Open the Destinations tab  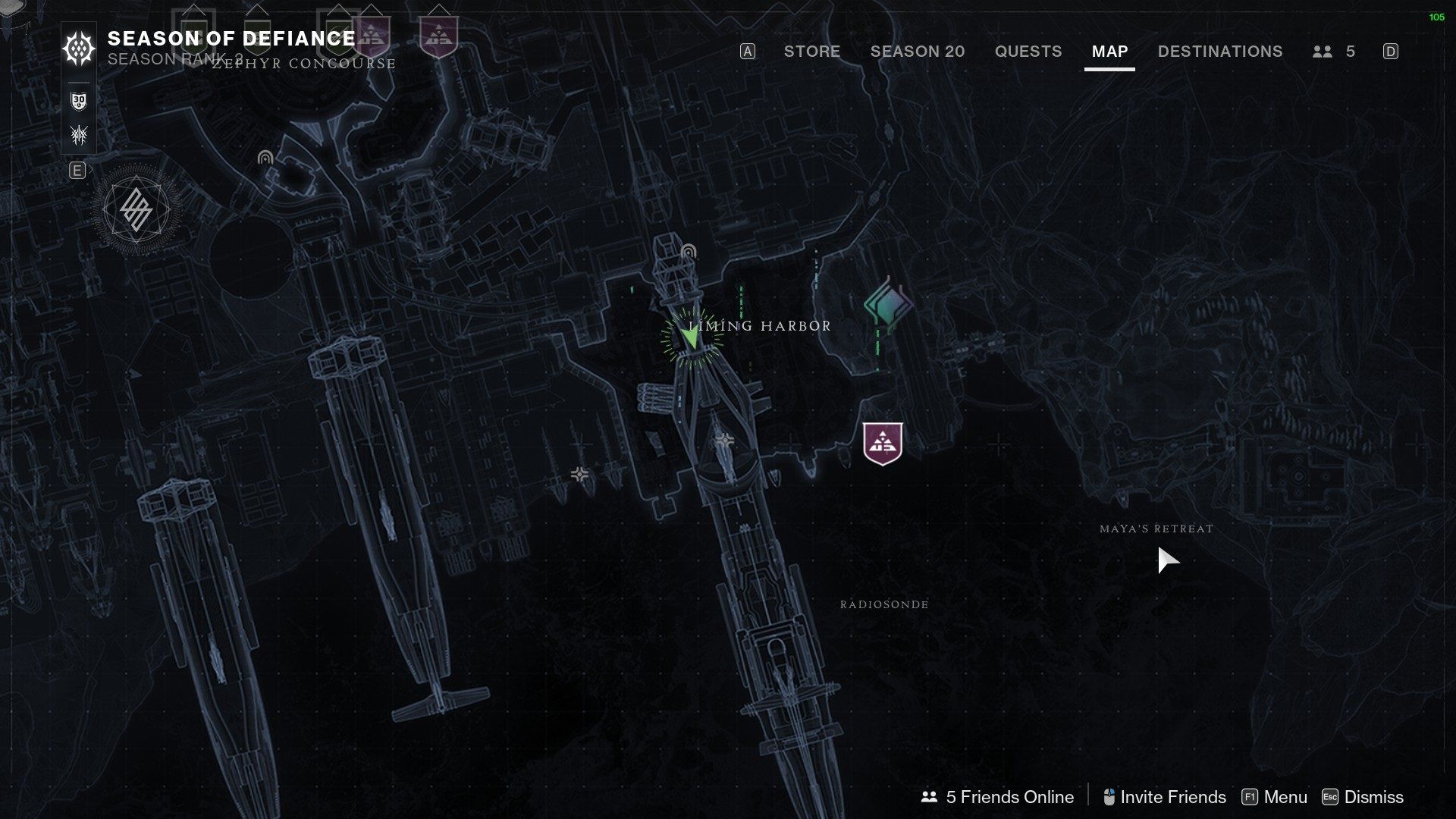click(x=1219, y=52)
